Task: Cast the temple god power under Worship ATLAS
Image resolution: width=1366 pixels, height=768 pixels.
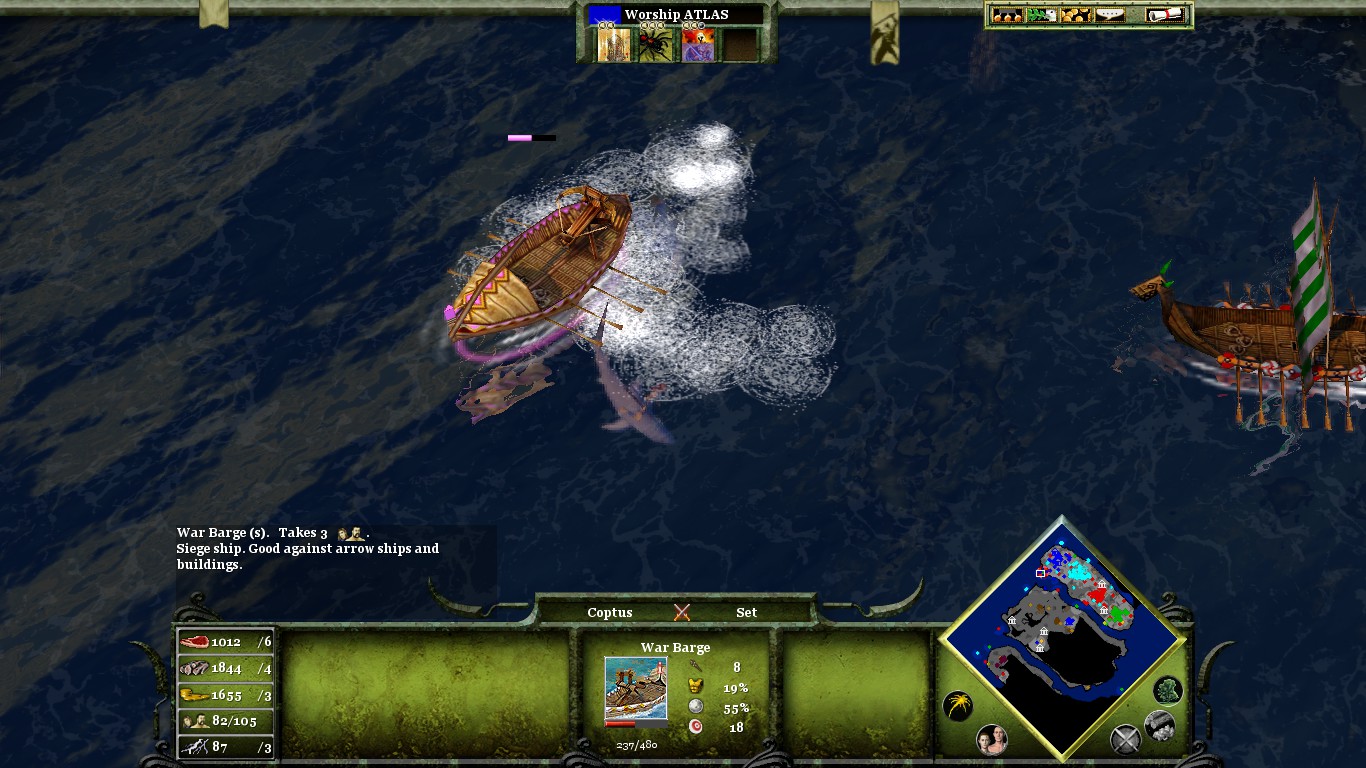Action: (x=614, y=44)
